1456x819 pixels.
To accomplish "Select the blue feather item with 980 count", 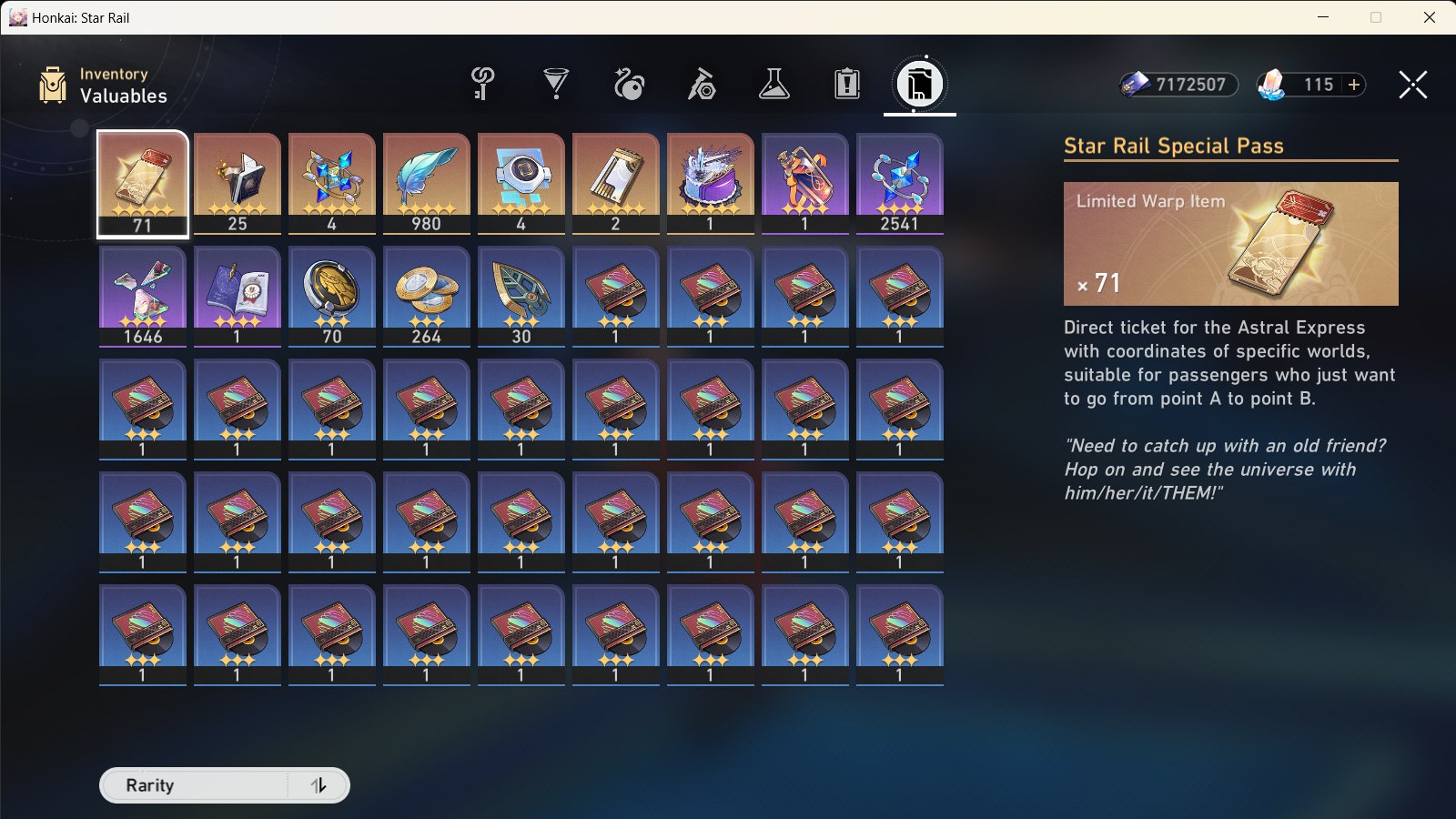I will pos(426,182).
